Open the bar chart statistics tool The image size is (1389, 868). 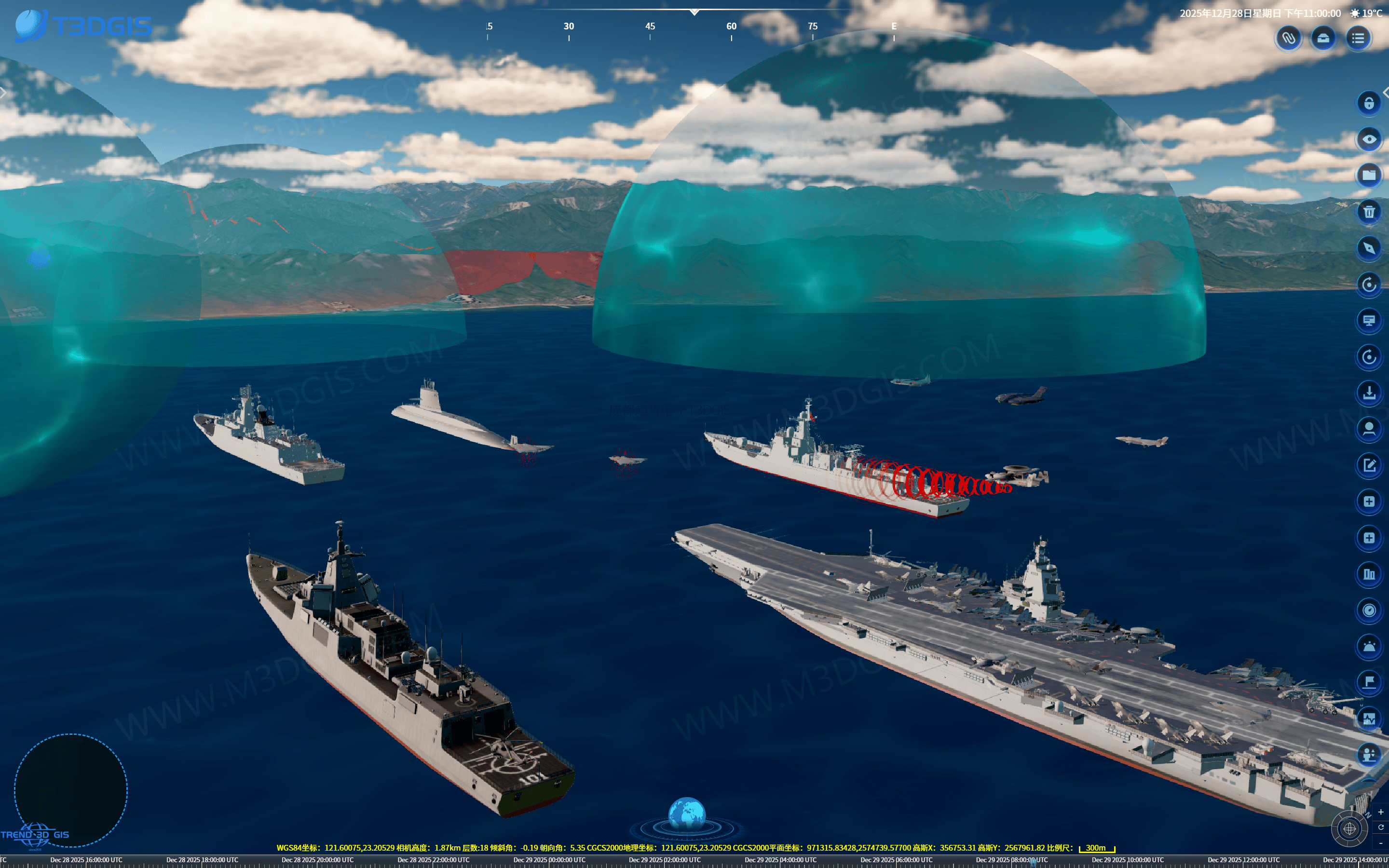pos(1369,574)
